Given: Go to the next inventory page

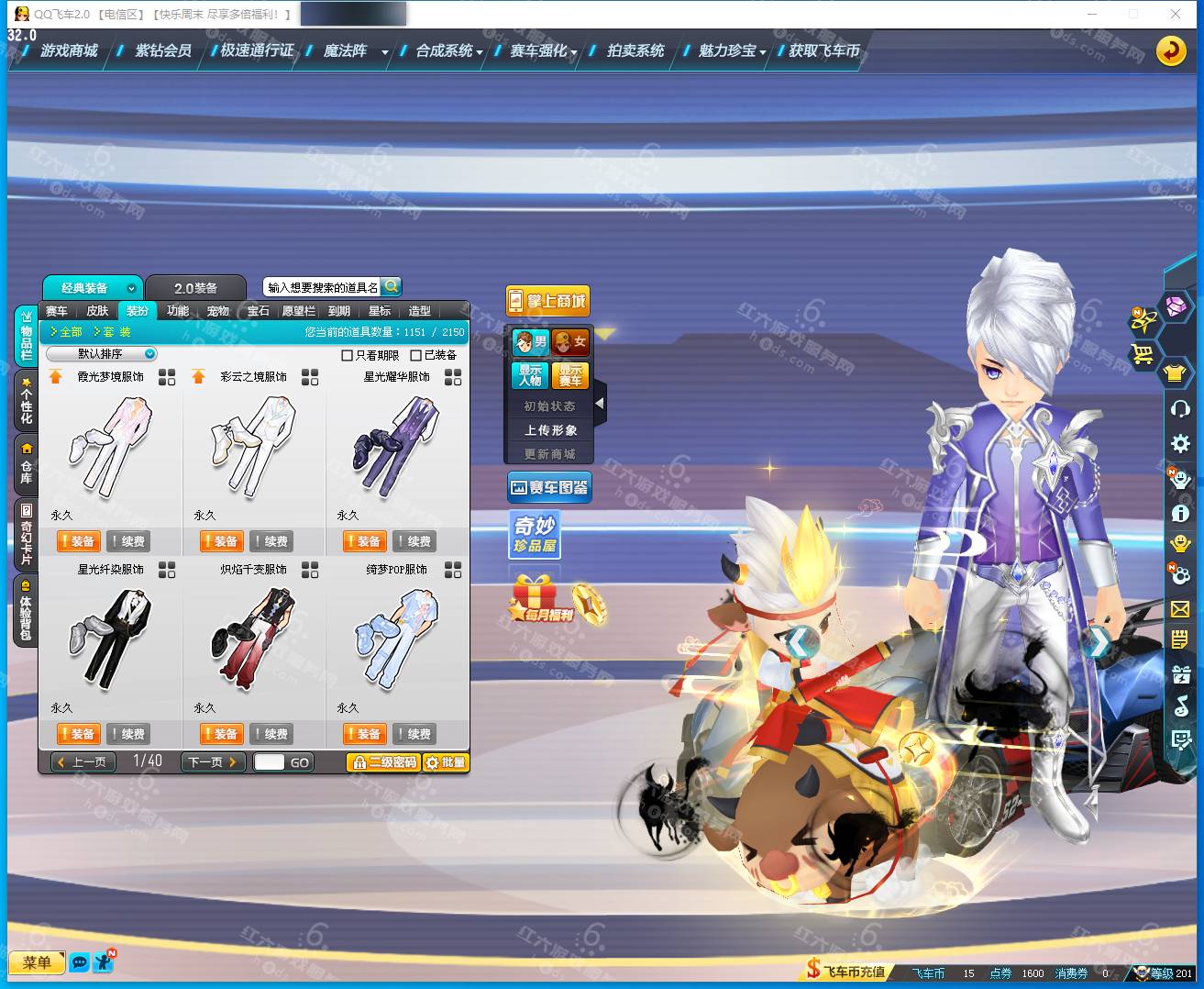Looking at the screenshot, I should point(212,761).
